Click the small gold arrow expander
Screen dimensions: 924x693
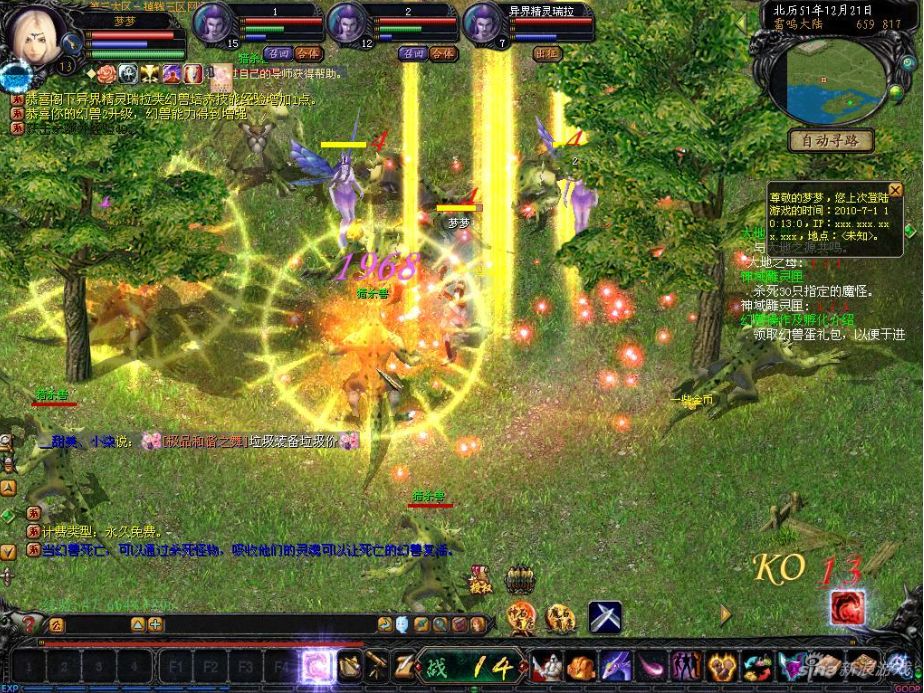click(724, 613)
